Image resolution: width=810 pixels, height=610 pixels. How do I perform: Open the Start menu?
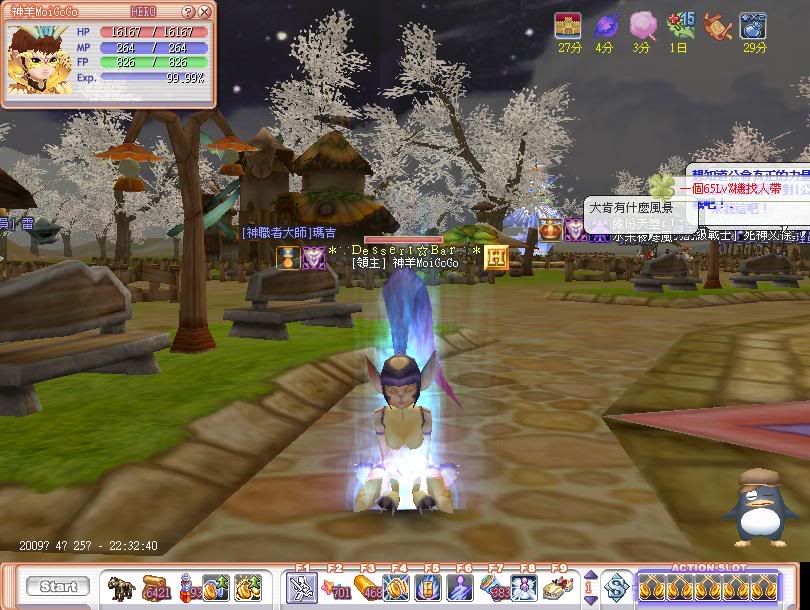pyautogui.click(x=58, y=587)
